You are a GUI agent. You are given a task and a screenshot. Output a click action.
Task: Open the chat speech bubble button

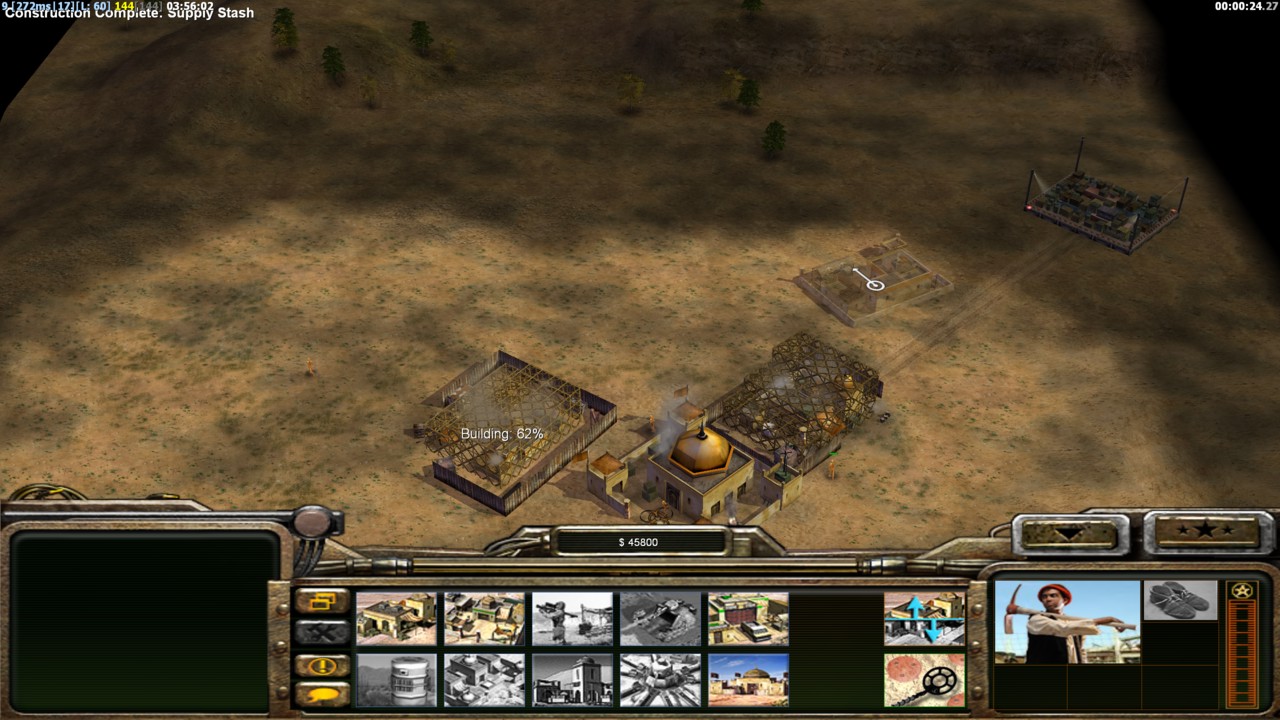(x=322, y=694)
